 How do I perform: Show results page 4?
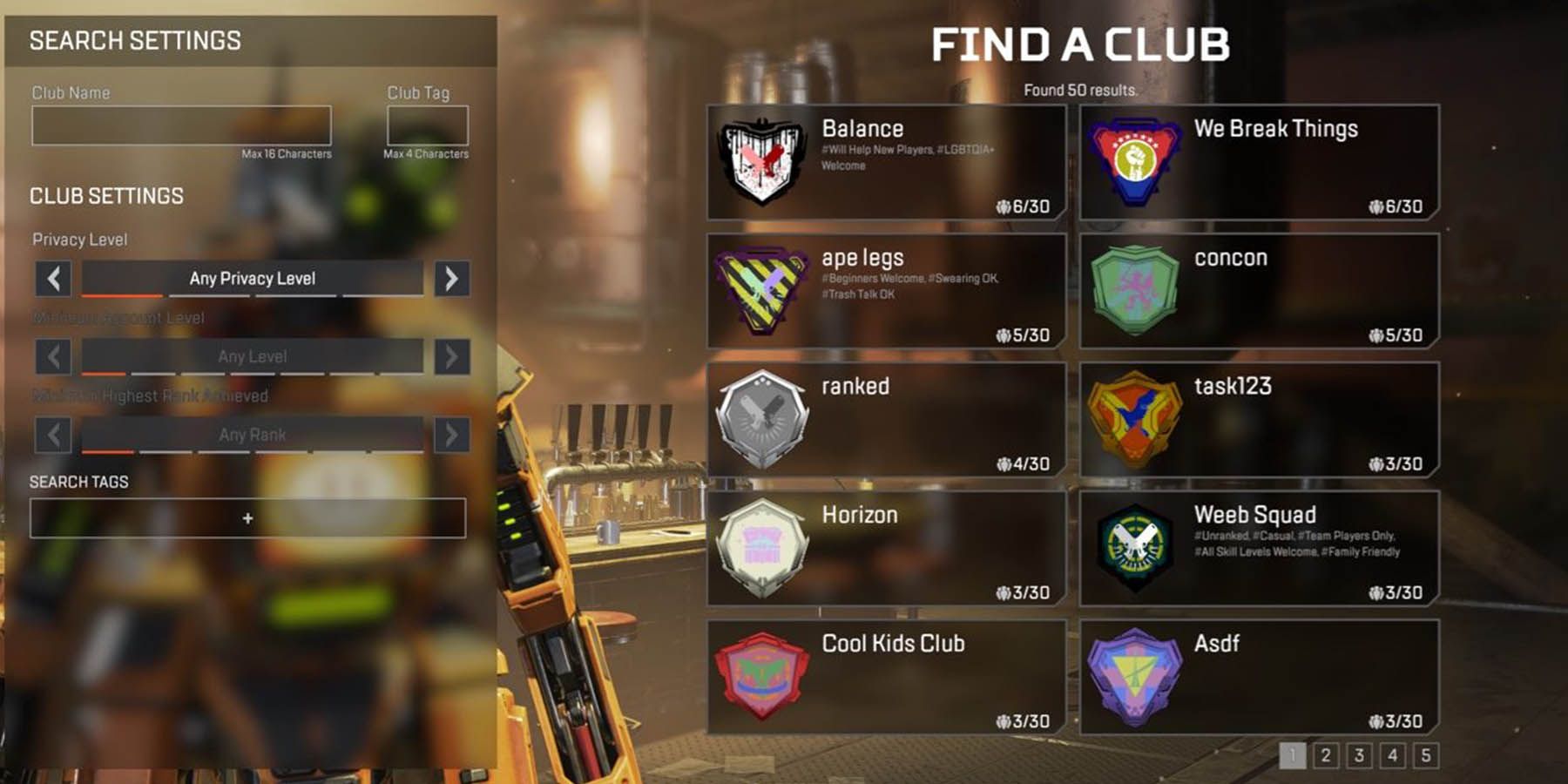pyautogui.click(x=1392, y=755)
